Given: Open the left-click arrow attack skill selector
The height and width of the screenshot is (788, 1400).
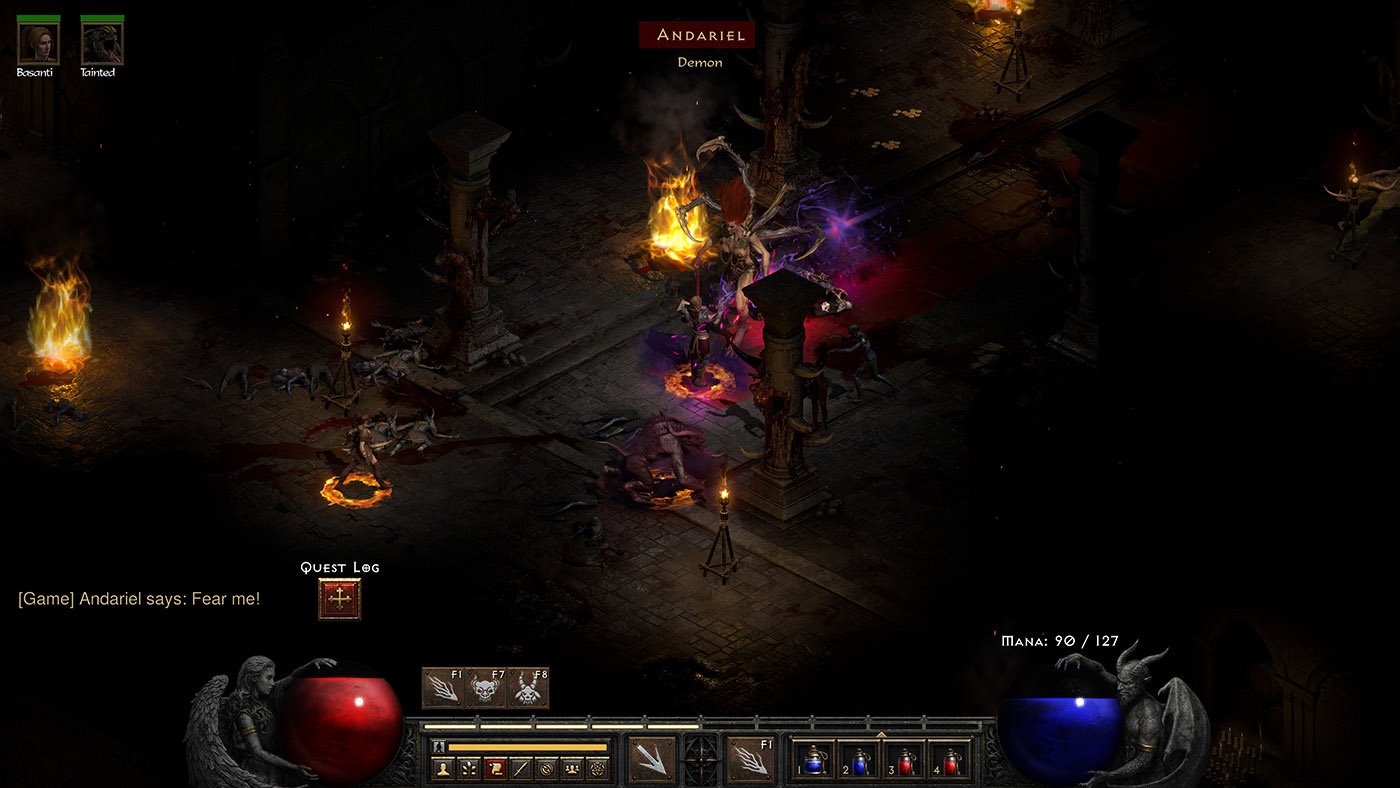Looking at the screenshot, I should coord(652,759).
